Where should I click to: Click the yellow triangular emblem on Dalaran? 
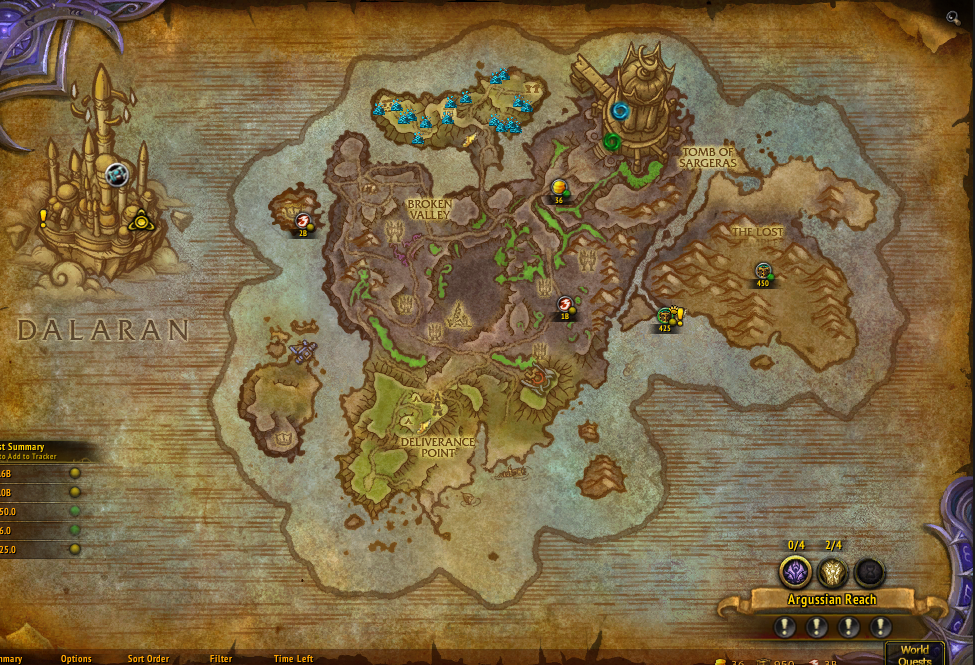(x=140, y=221)
